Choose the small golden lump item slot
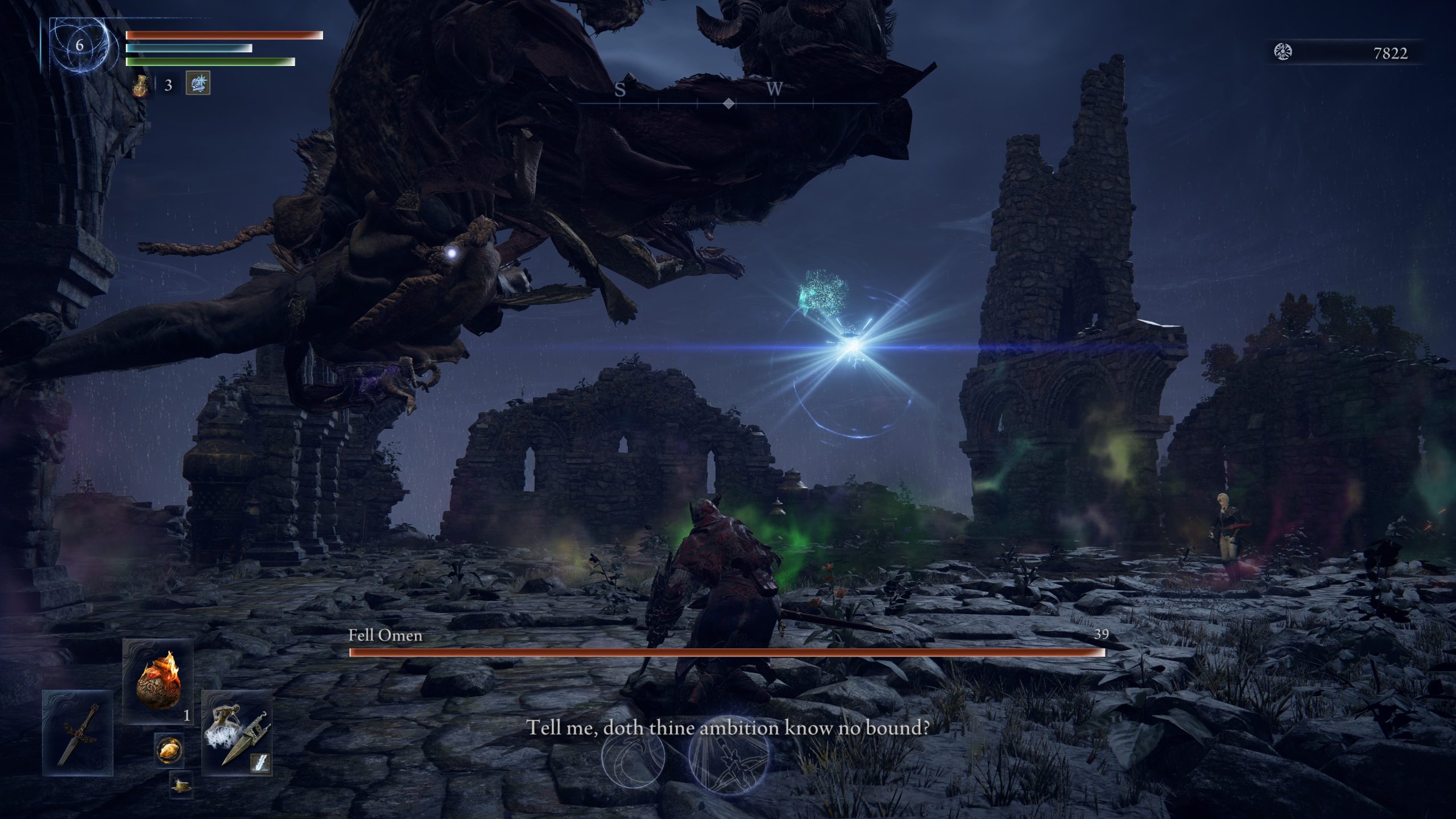 click(x=169, y=751)
